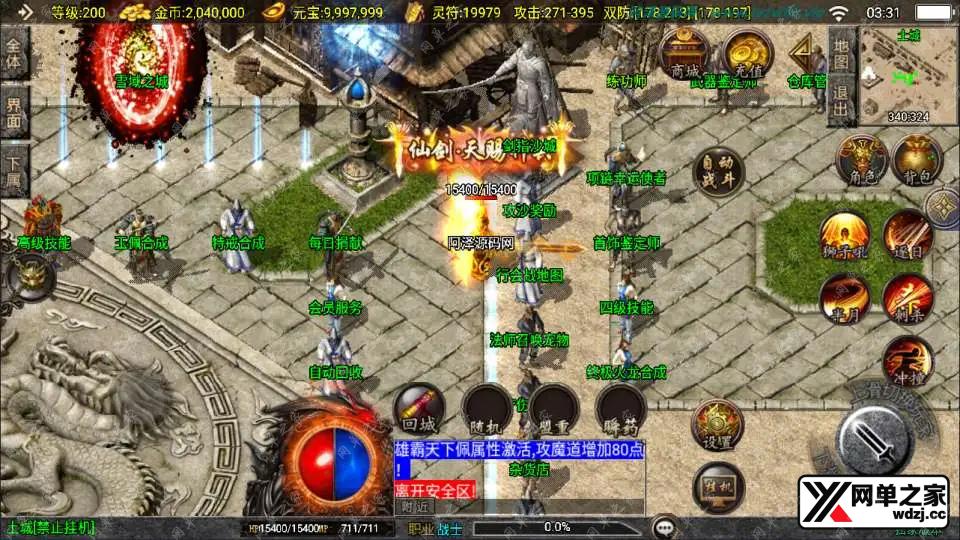960x540 pixels.
Task: Open the 背包 backpack
Action: coord(917,160)
